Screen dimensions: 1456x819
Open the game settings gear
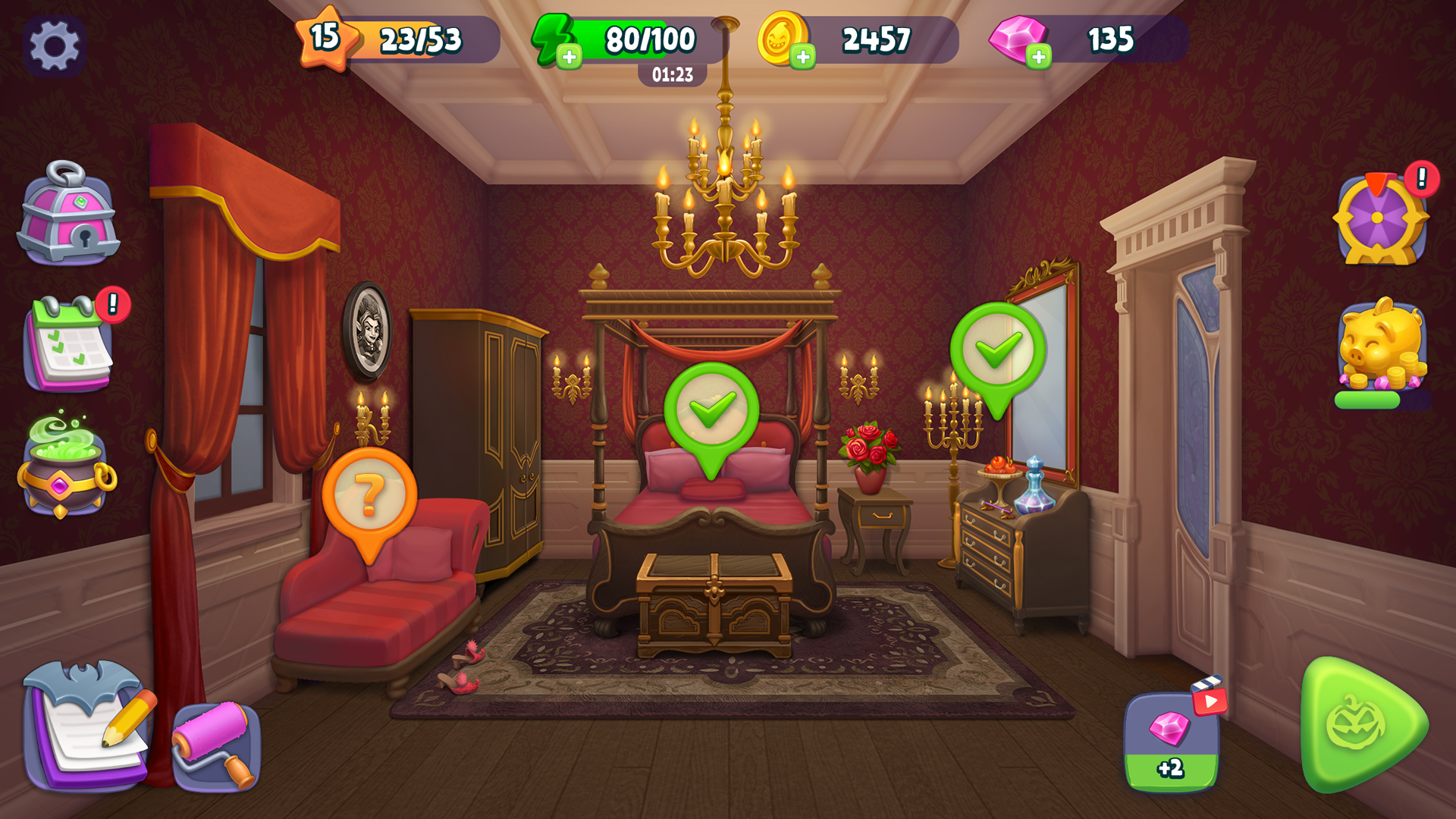[53, 45]
